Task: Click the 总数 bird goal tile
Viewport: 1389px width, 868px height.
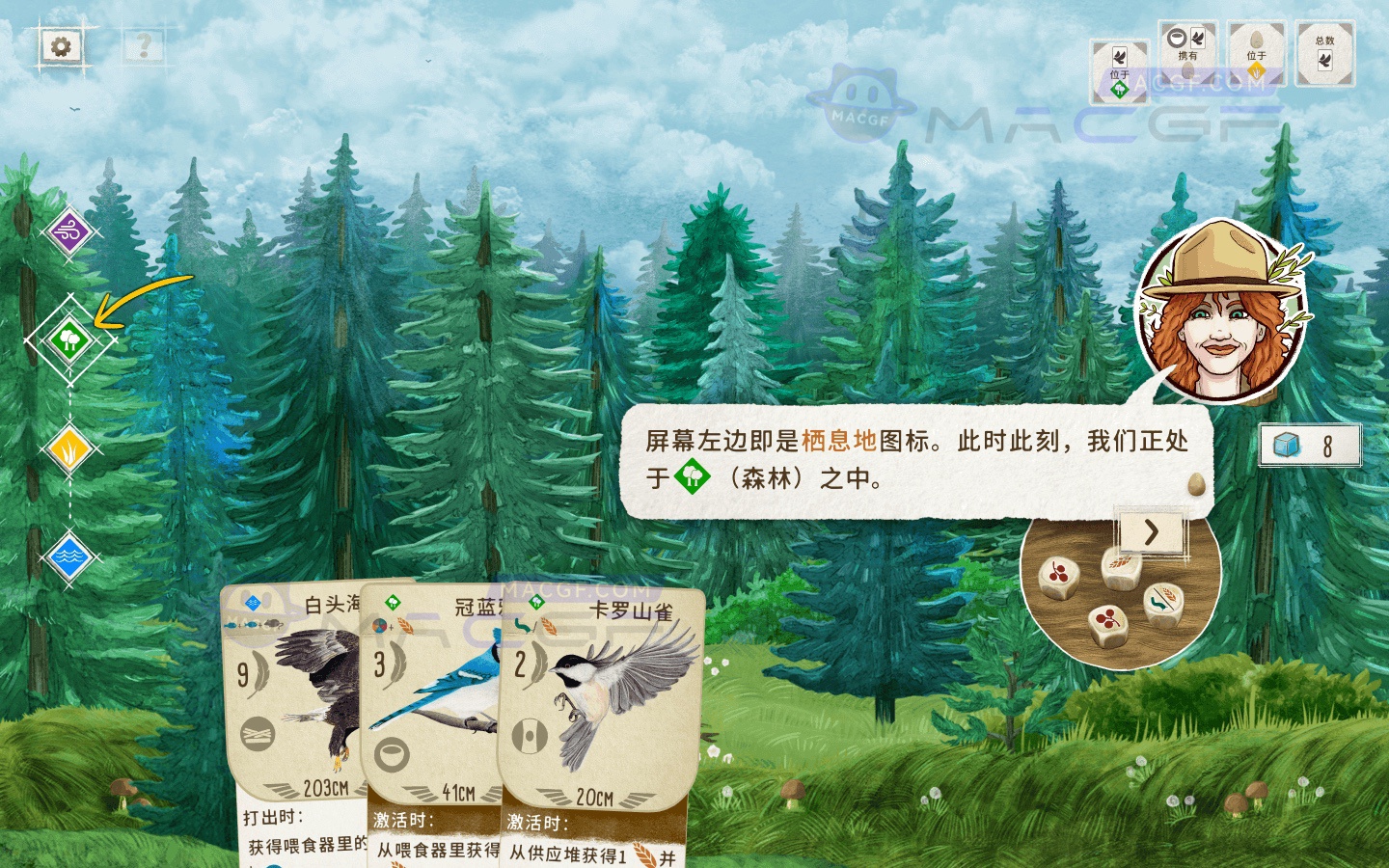Action: click(x=1325, y=53)
